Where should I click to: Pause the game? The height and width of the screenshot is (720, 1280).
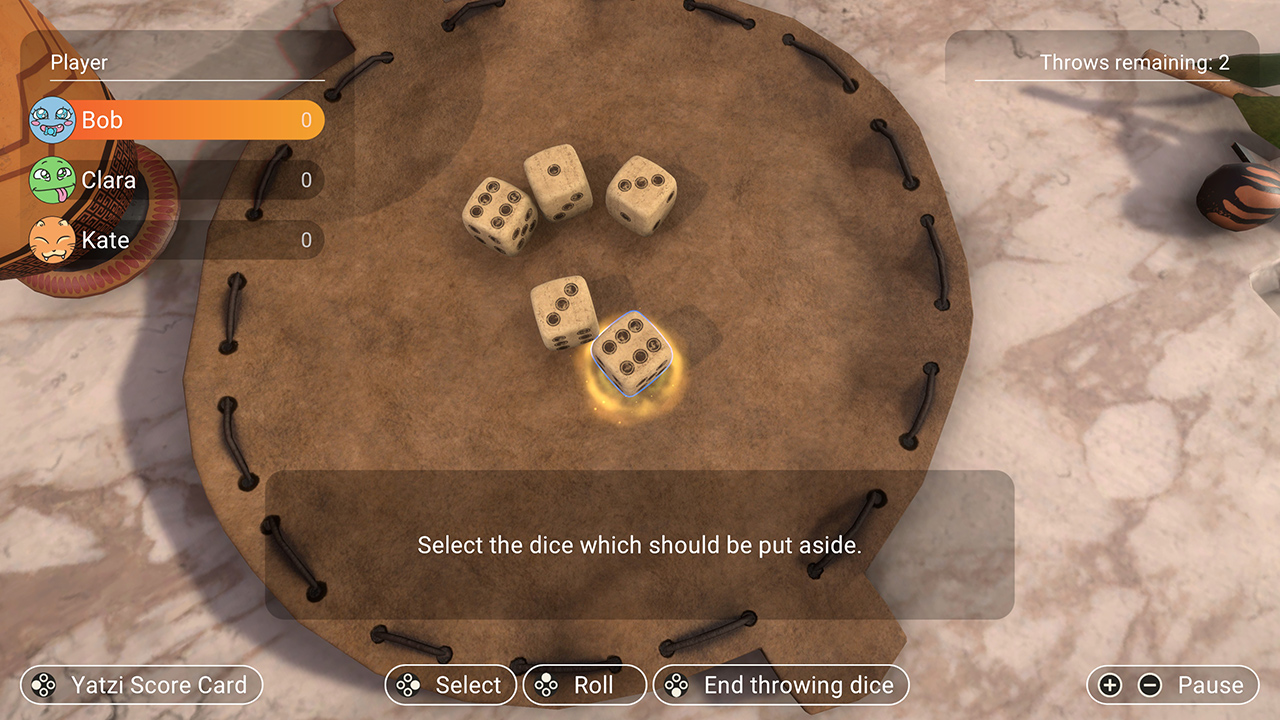coord(1211,685)
